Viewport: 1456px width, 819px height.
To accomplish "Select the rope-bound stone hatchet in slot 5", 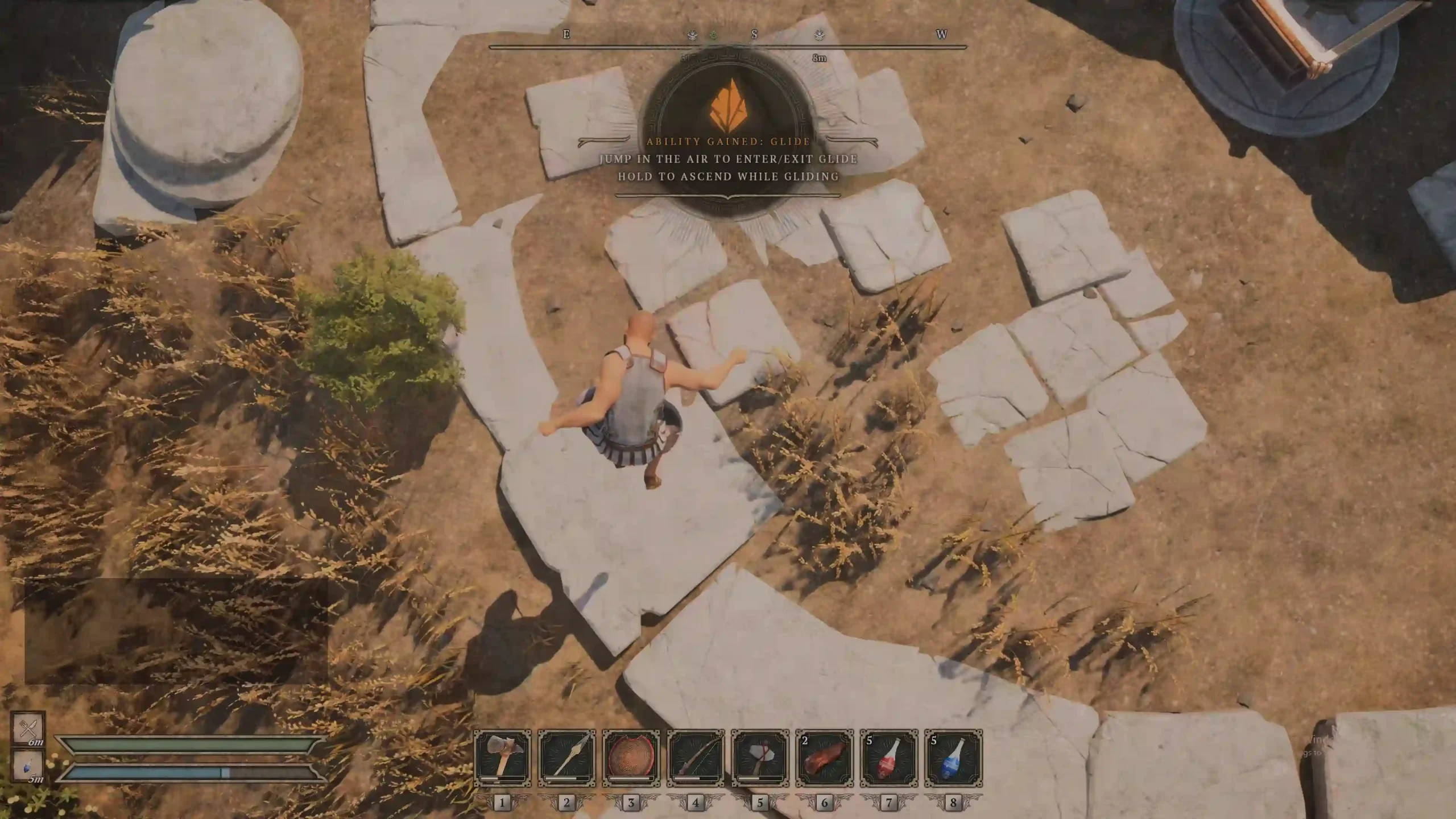I will pyautogui.click(x=760, y=758).
